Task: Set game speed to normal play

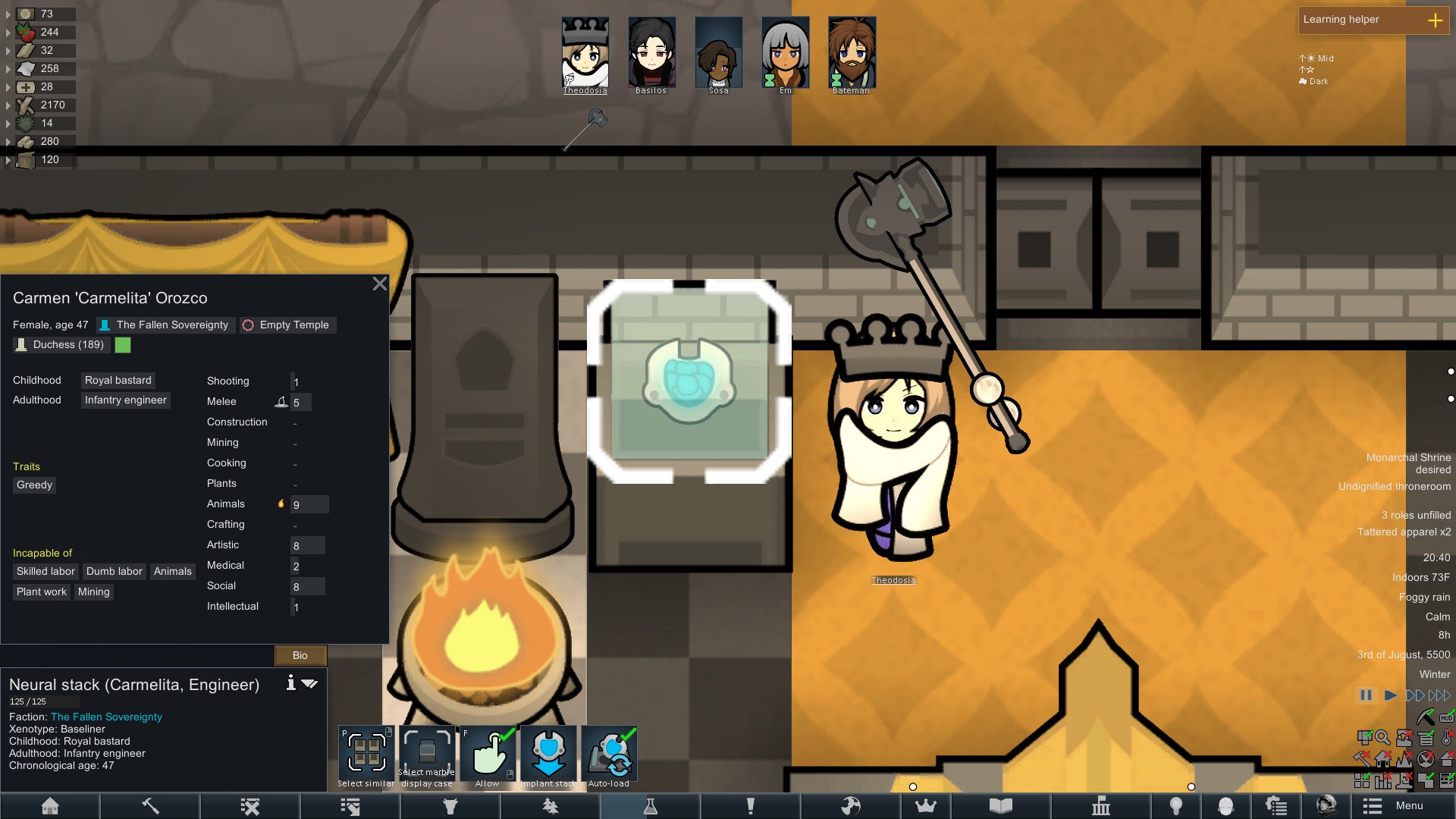Action: (x=1390, y=695)
